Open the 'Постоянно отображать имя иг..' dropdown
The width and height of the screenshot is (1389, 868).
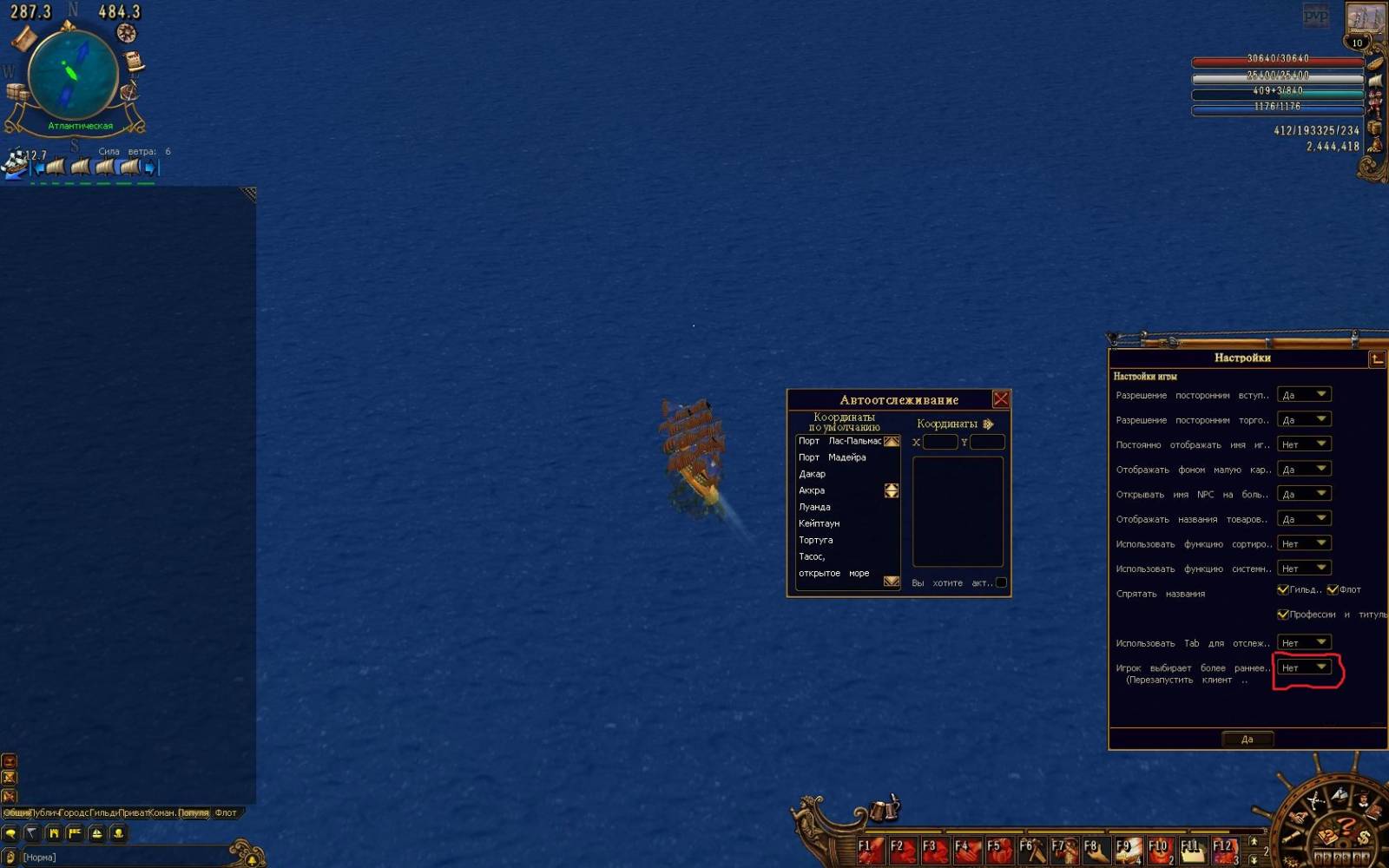point(1304,444)
